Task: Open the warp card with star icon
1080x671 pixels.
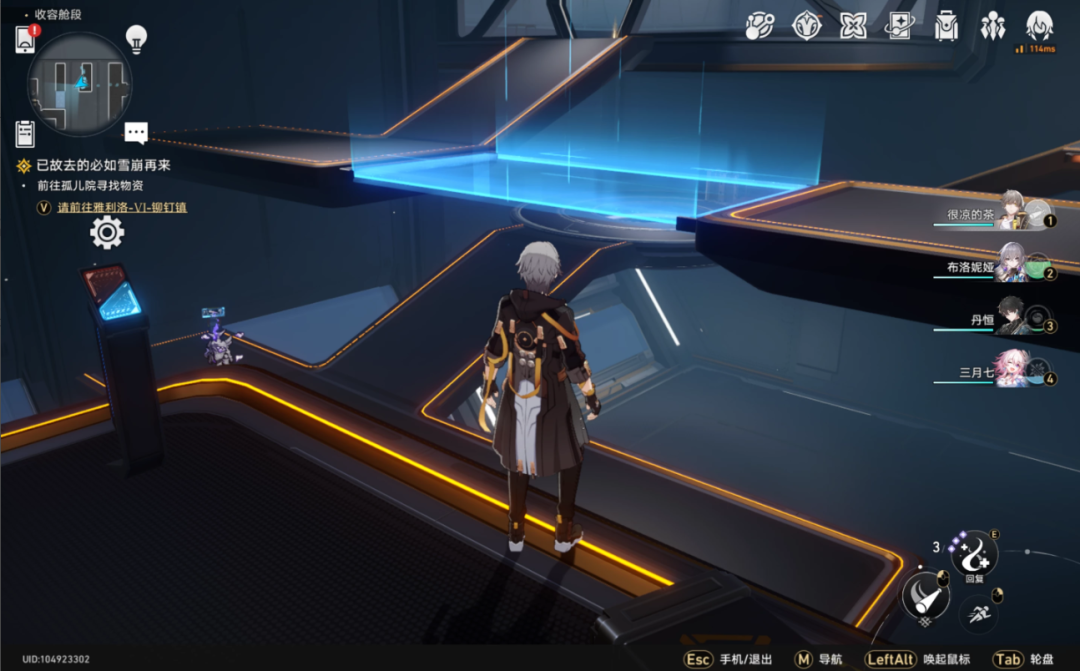Action: click(x=899, y=26)
